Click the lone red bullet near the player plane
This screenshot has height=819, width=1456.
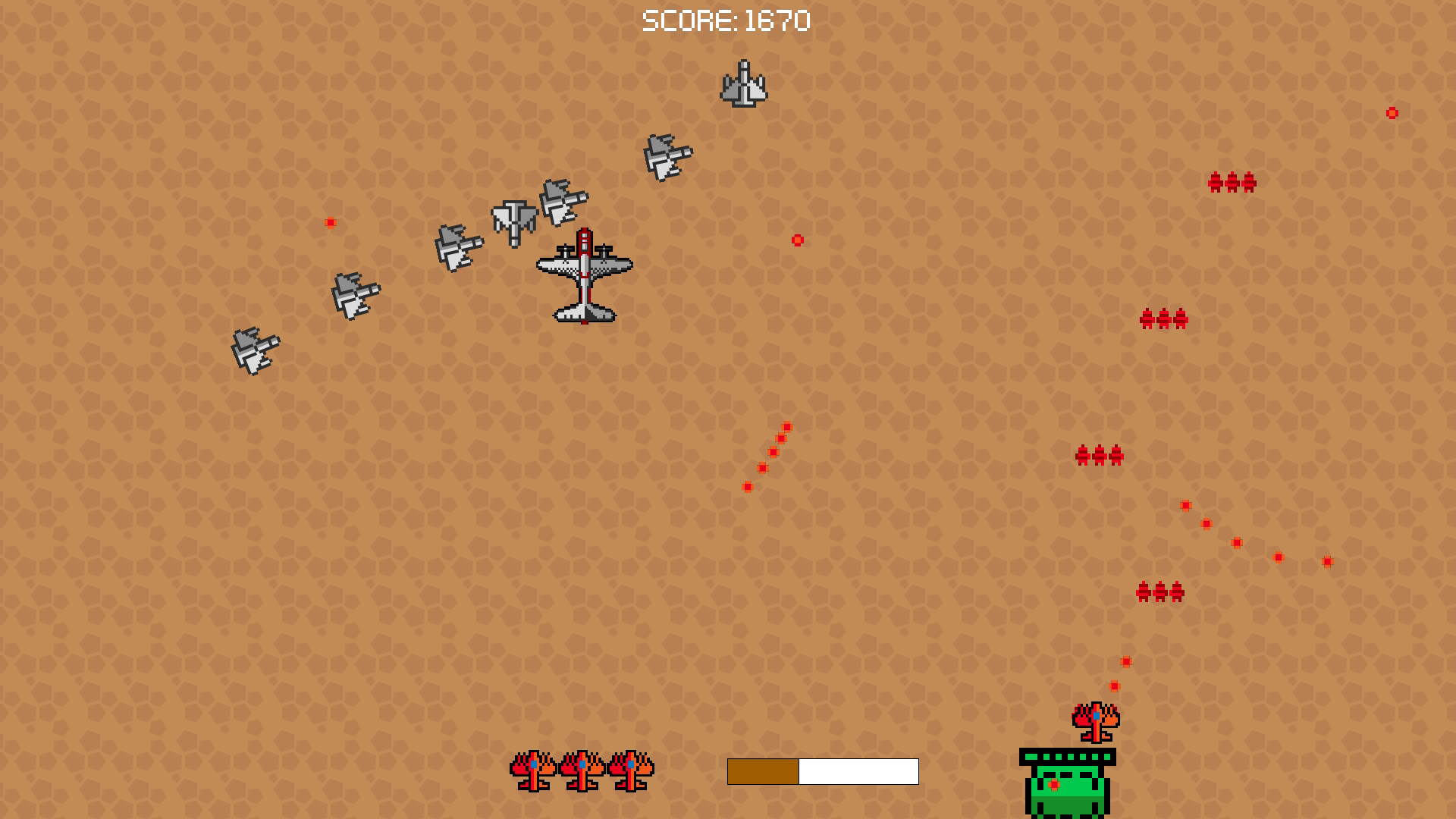pos(797,240)
